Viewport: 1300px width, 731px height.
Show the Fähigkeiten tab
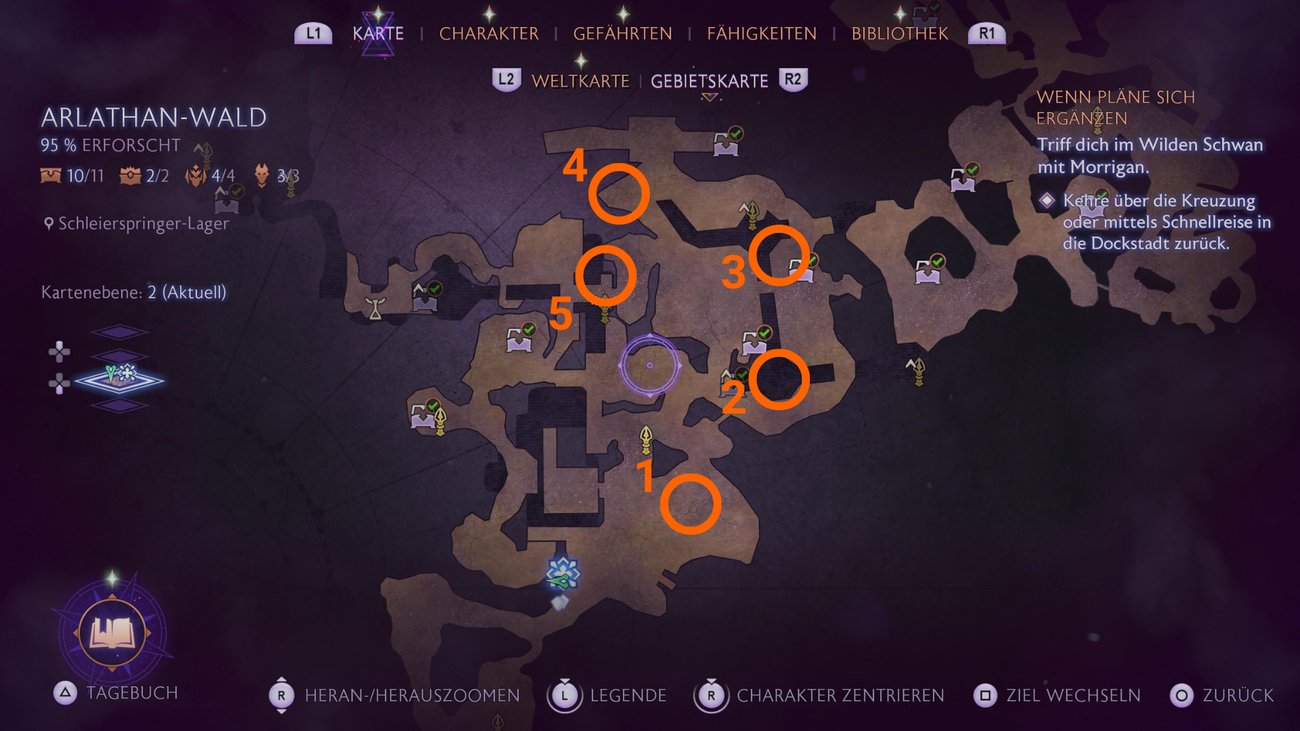[x=761, y=33]
